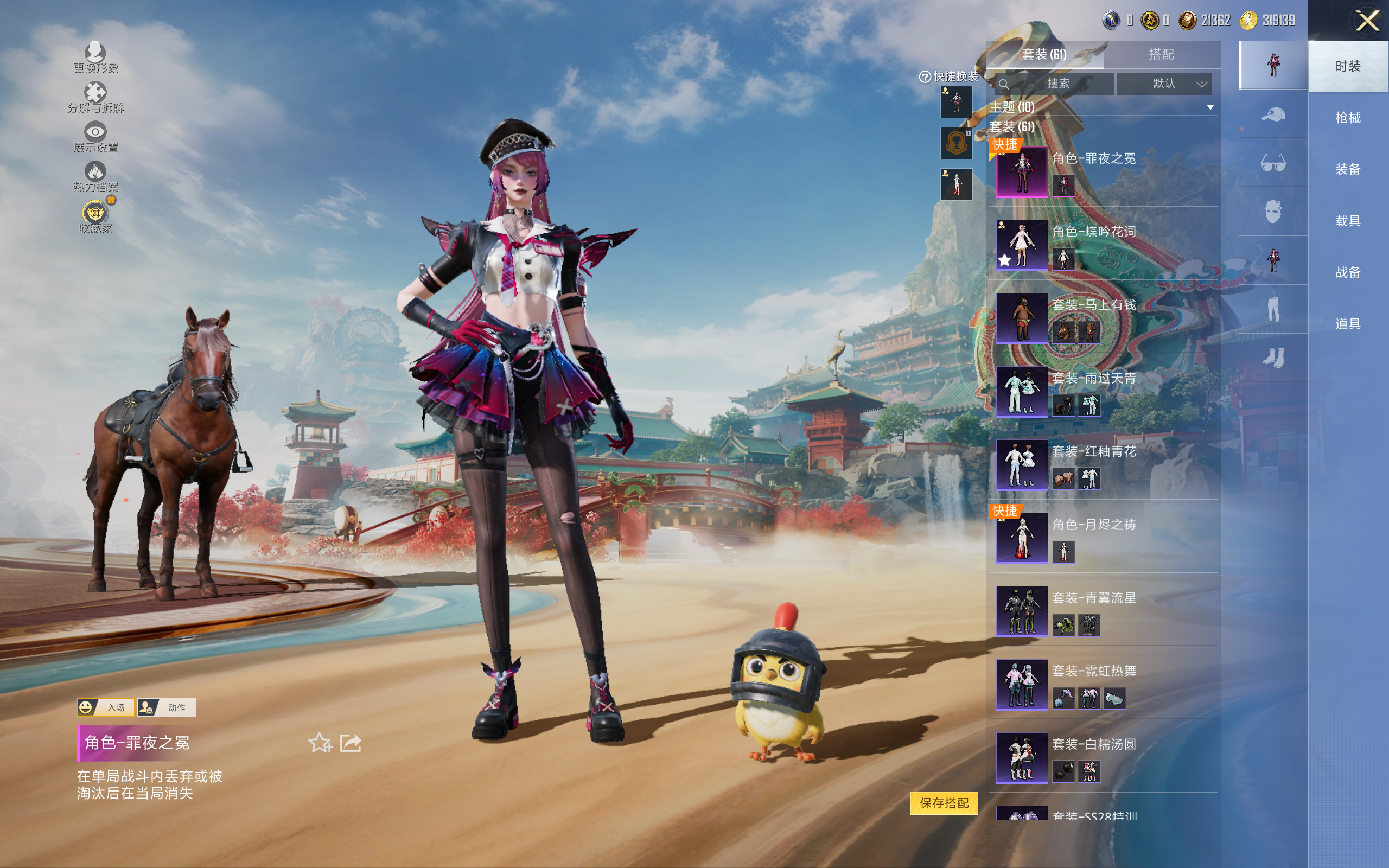The width and height of the screenshot is (1389, 868).
Task: Open the 默认 sort dropdown
Action: coord(1164,84)
